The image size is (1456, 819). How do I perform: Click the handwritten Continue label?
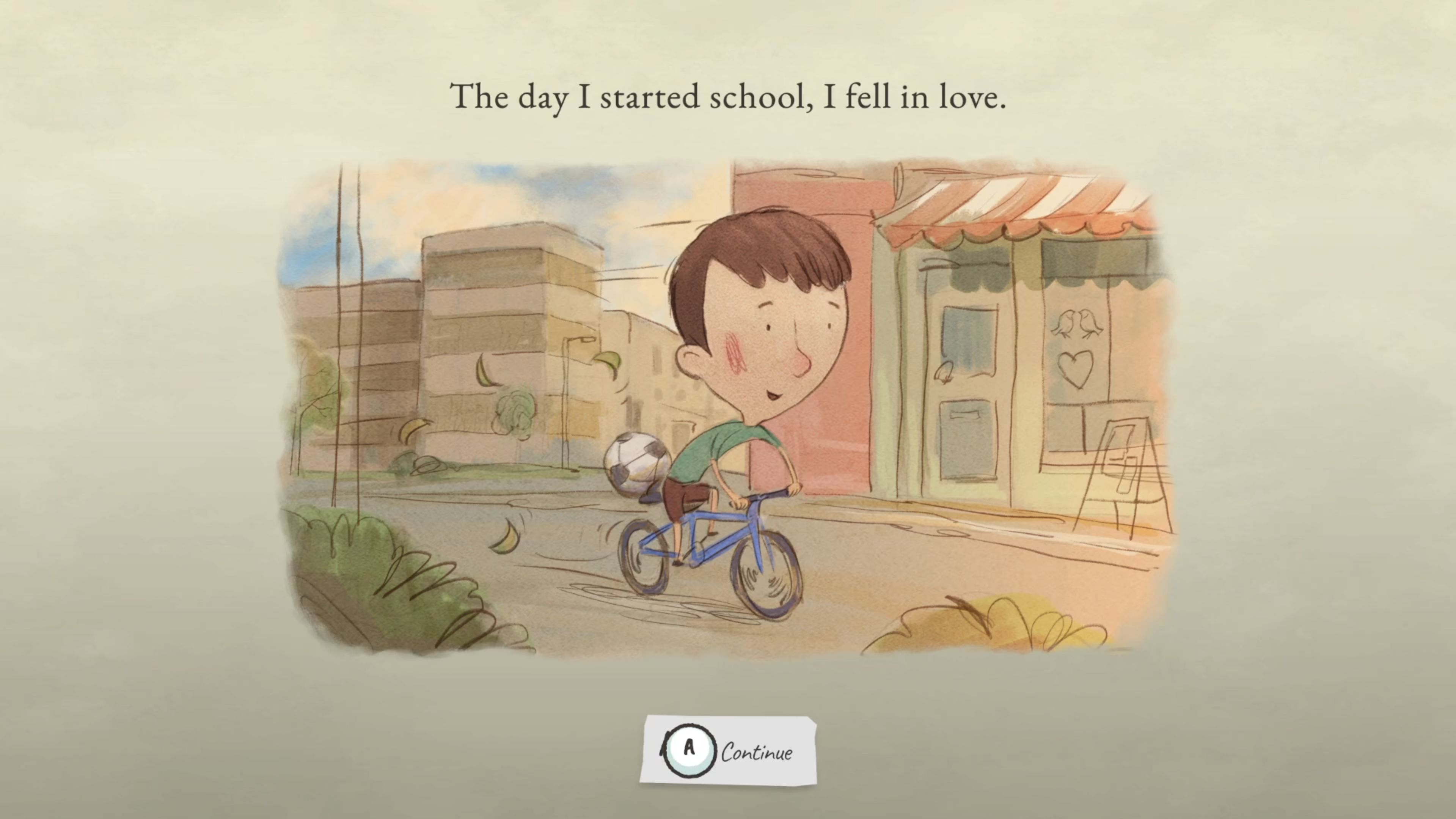757,752
